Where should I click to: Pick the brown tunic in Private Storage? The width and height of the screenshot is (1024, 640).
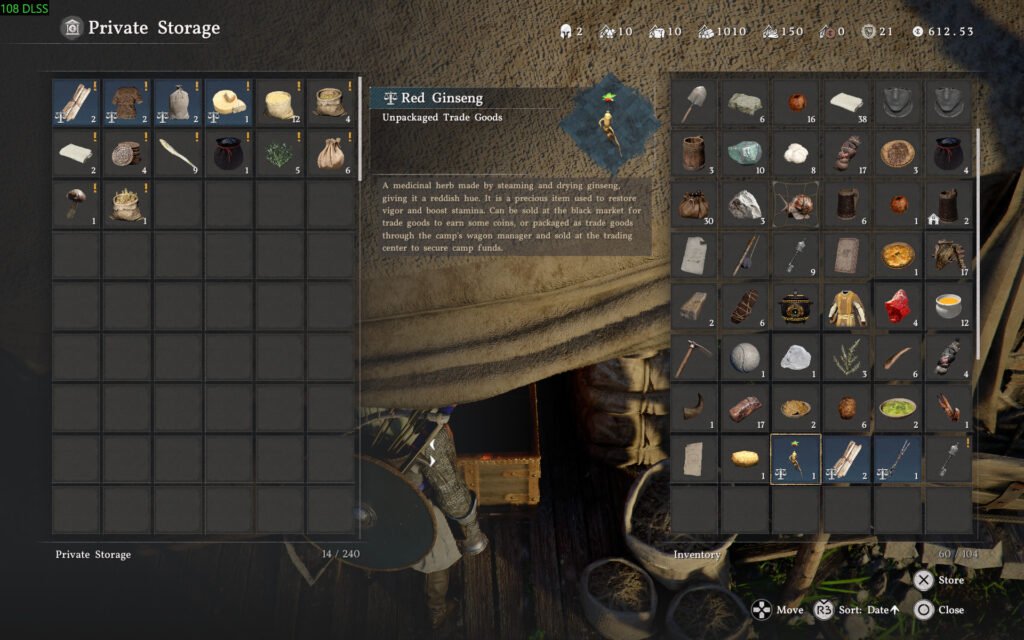(127, 103)
